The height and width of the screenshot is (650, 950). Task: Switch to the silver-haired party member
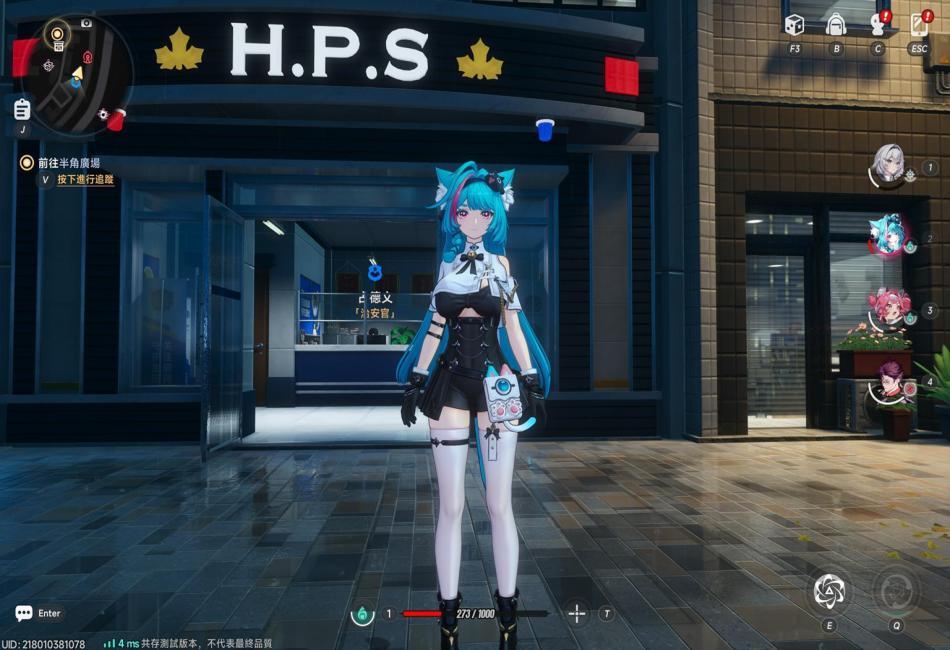pyautogui.click(x=887, y=165)
